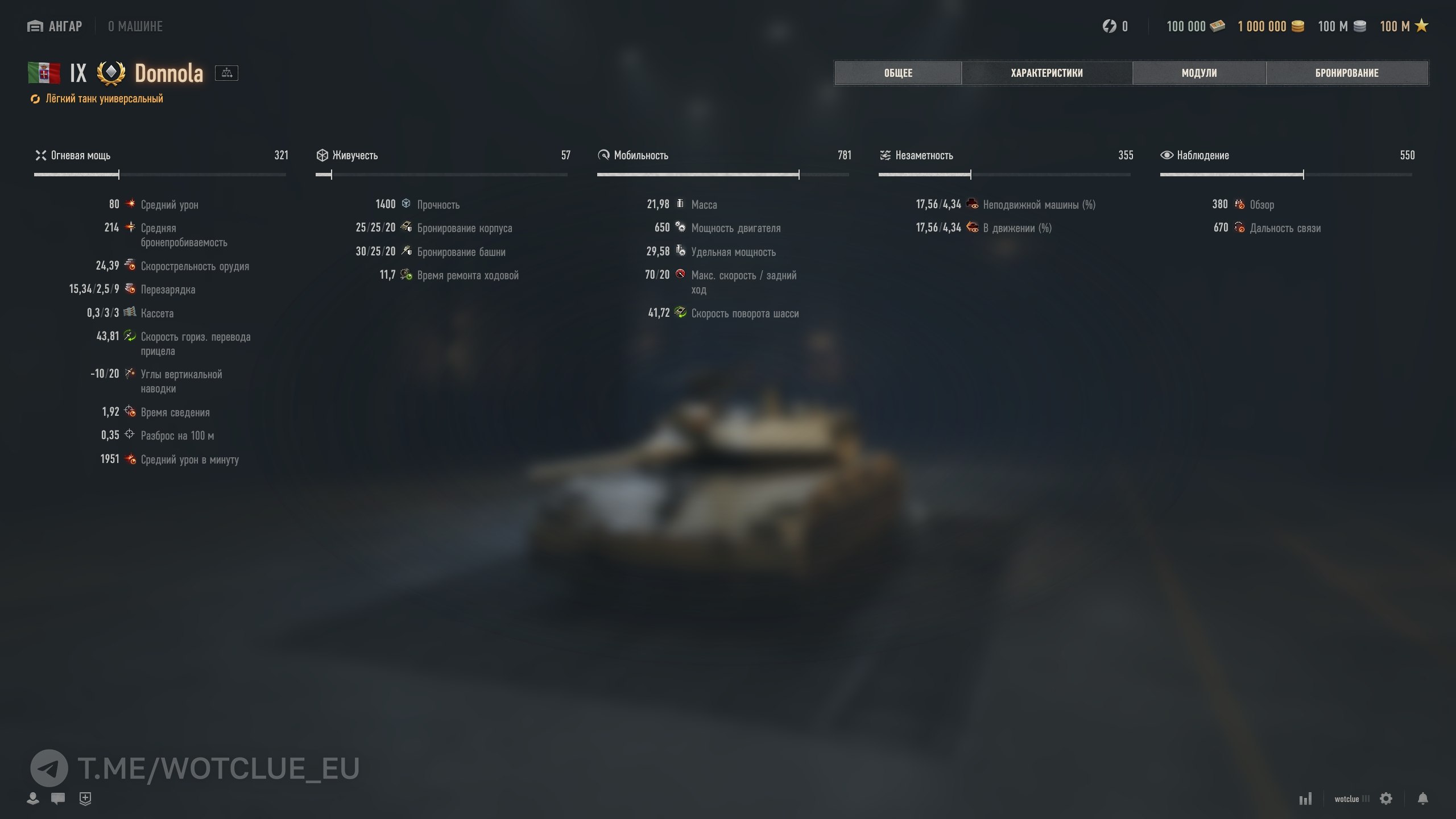Image resolution: width=1456 pixels, height=819 pixels.
Task: Open the bar chart statistics icon
Action: (x=1305, y=799)
